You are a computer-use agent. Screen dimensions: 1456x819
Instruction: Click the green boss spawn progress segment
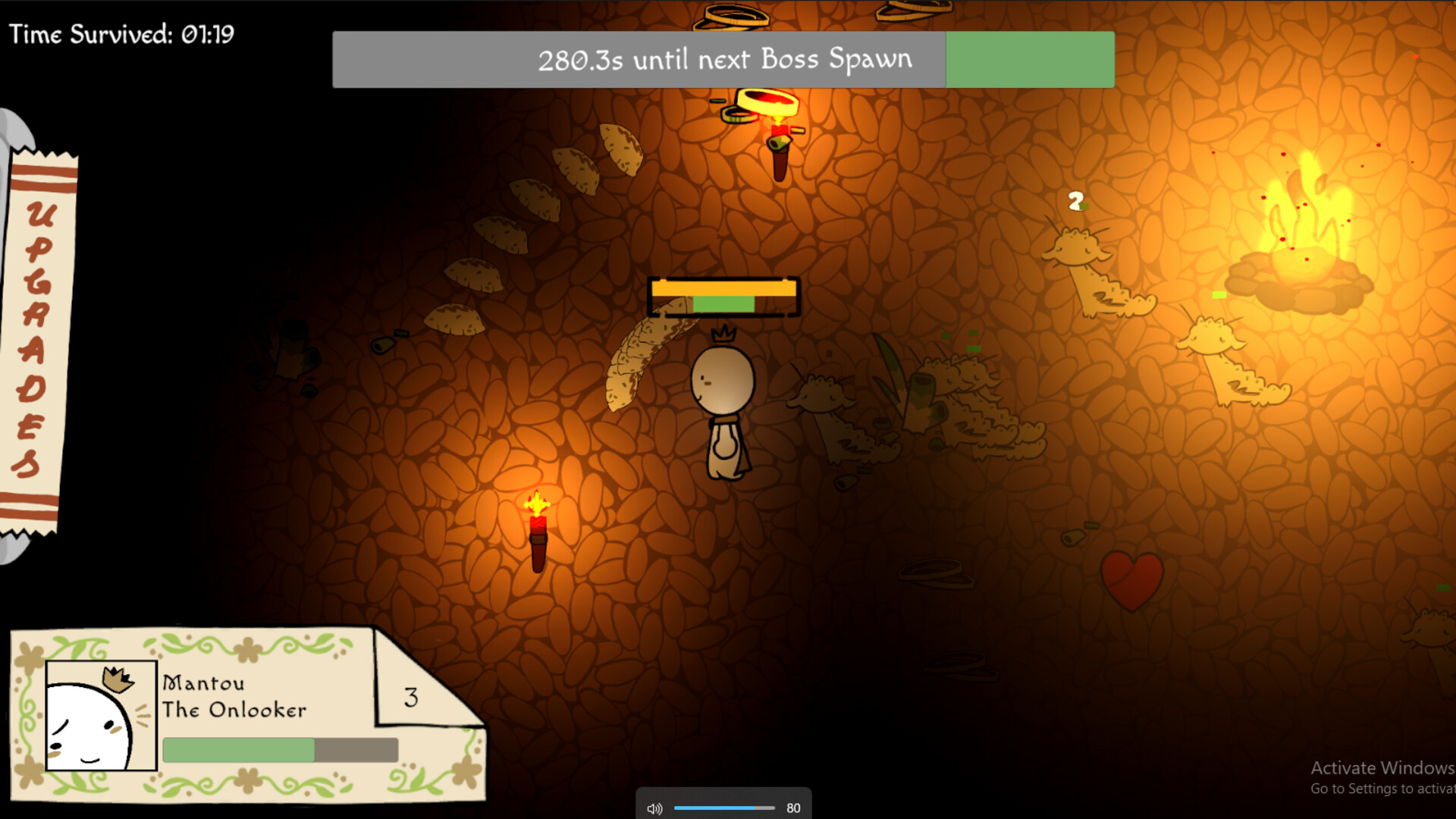point(1029,59)
